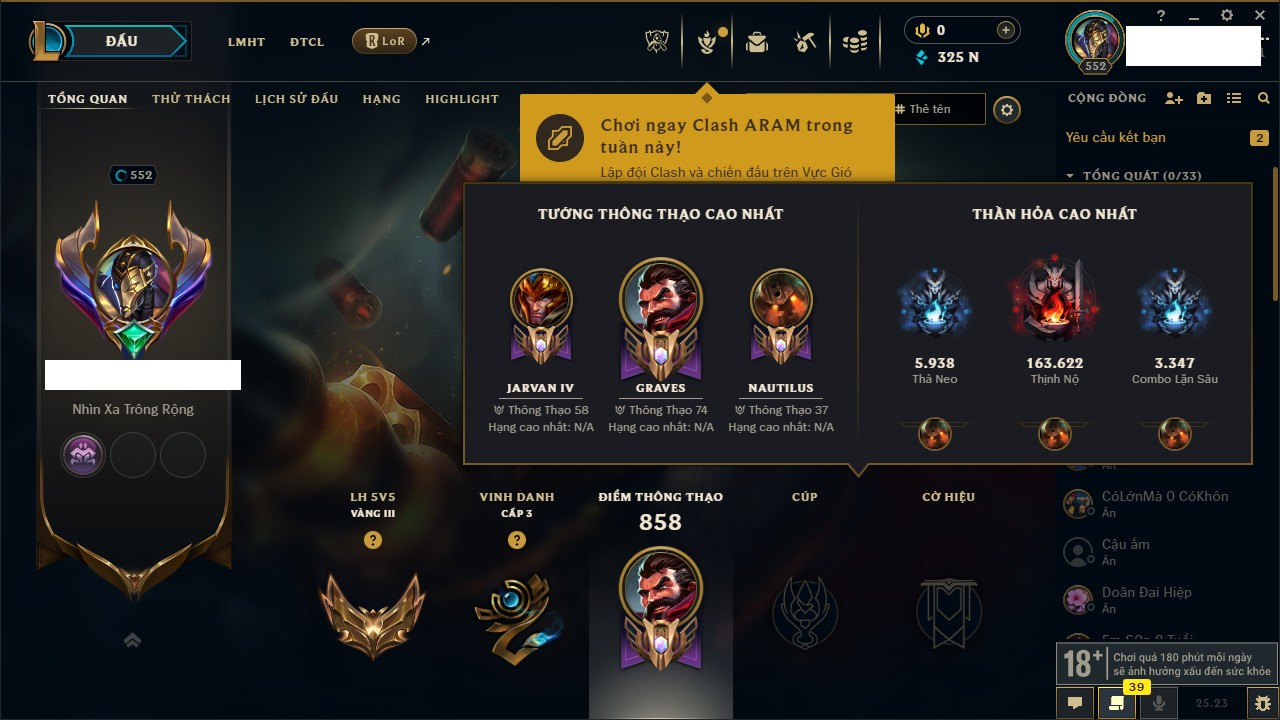
Task: Switch to the ĐTCL game tab
Action: tap(307, 42)
